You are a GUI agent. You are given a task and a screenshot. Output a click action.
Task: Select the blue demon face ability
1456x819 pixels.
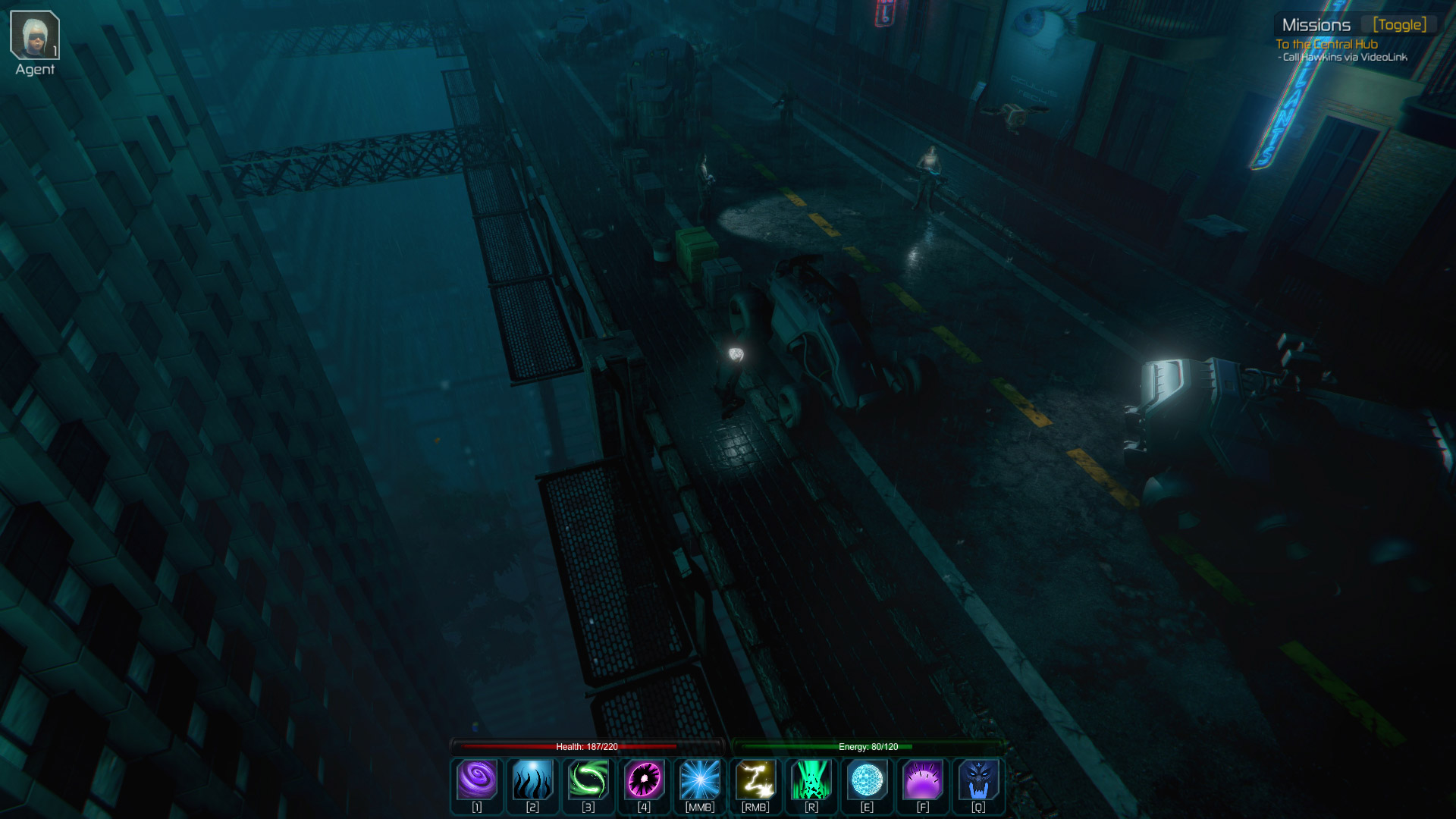[978, 780]
